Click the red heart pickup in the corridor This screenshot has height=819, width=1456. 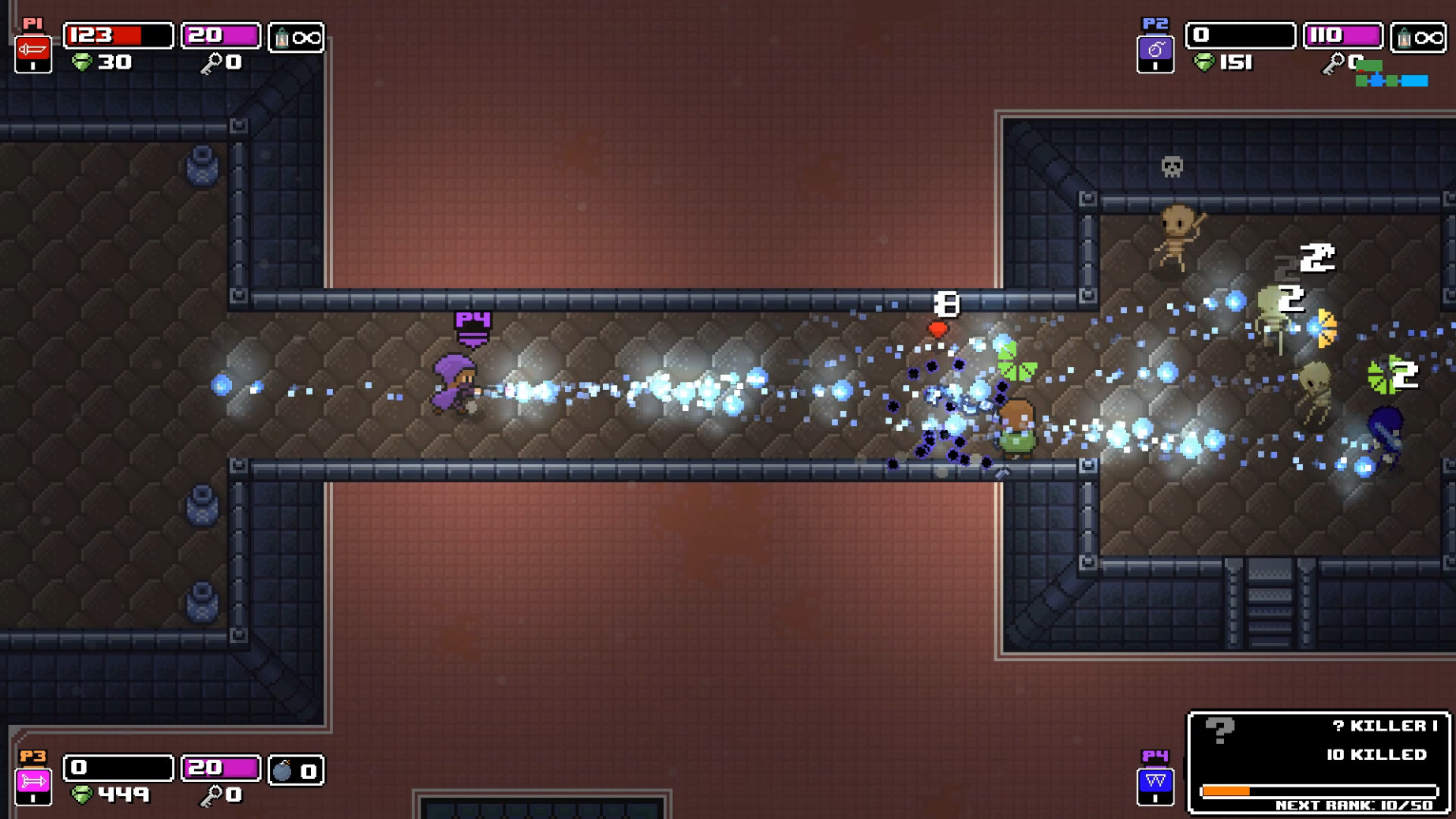[x=938, y=331]
